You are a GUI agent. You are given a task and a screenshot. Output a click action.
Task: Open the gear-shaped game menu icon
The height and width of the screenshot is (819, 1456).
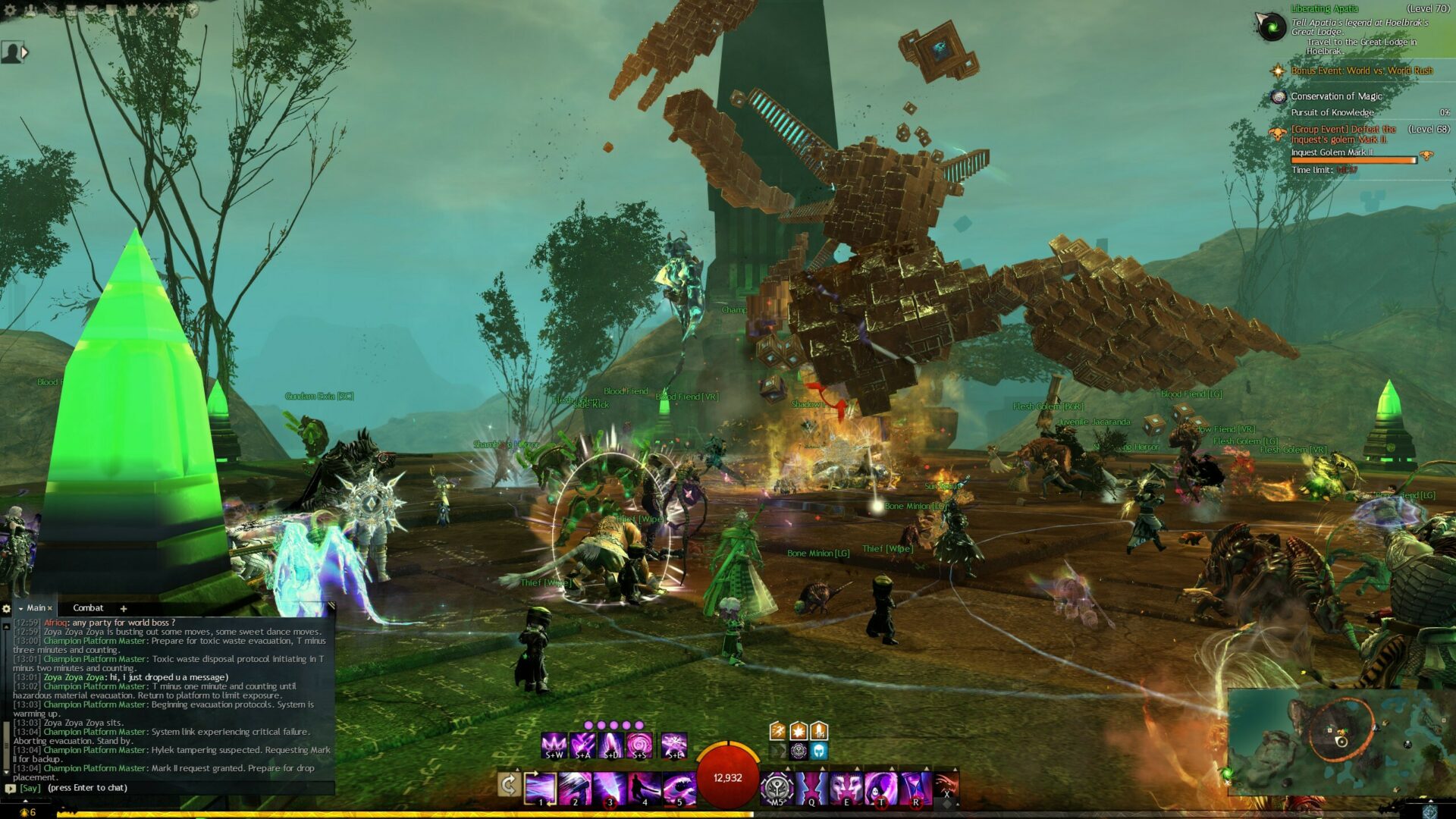[10, 11]
